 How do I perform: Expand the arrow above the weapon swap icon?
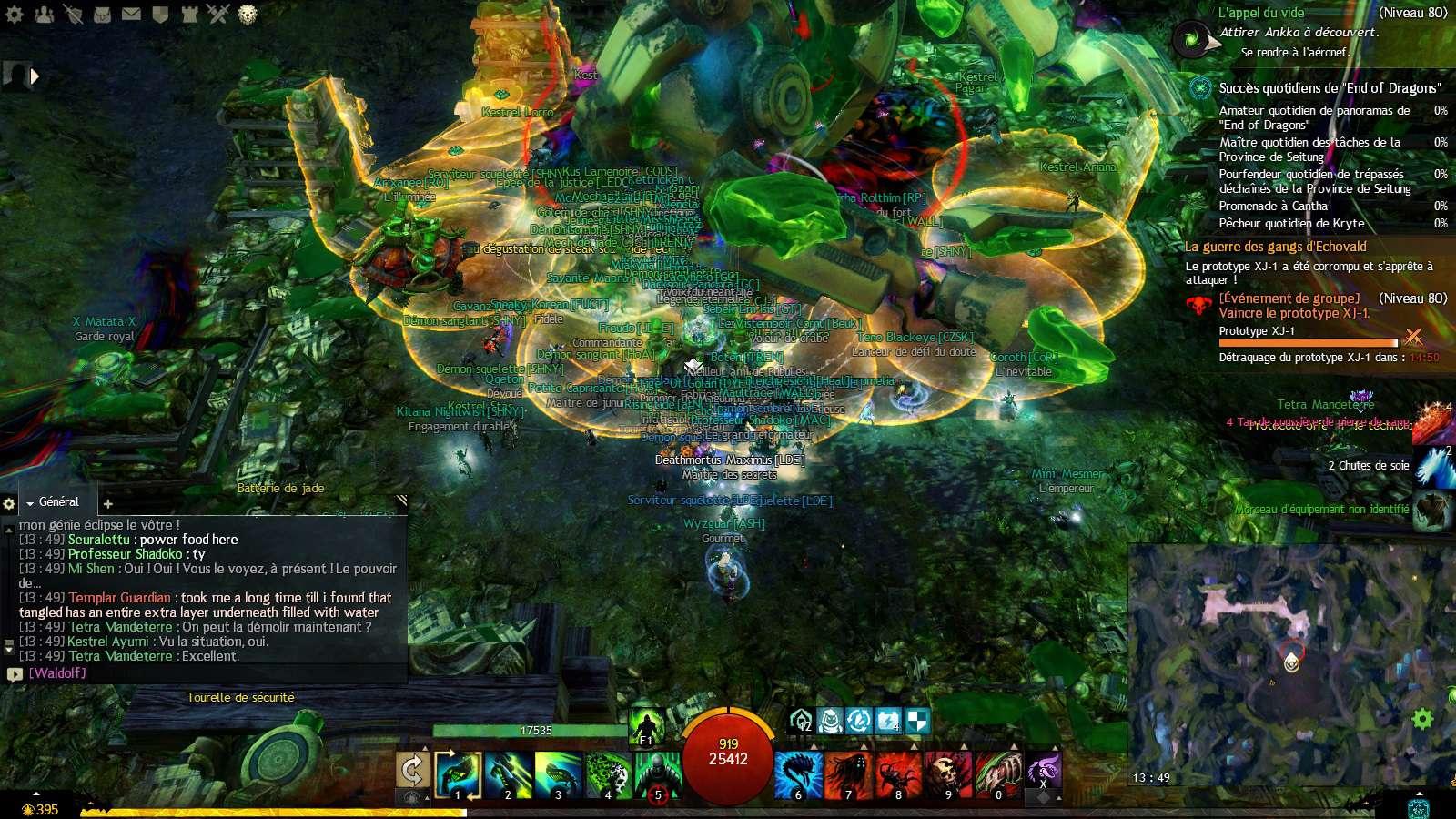(424, 748)
